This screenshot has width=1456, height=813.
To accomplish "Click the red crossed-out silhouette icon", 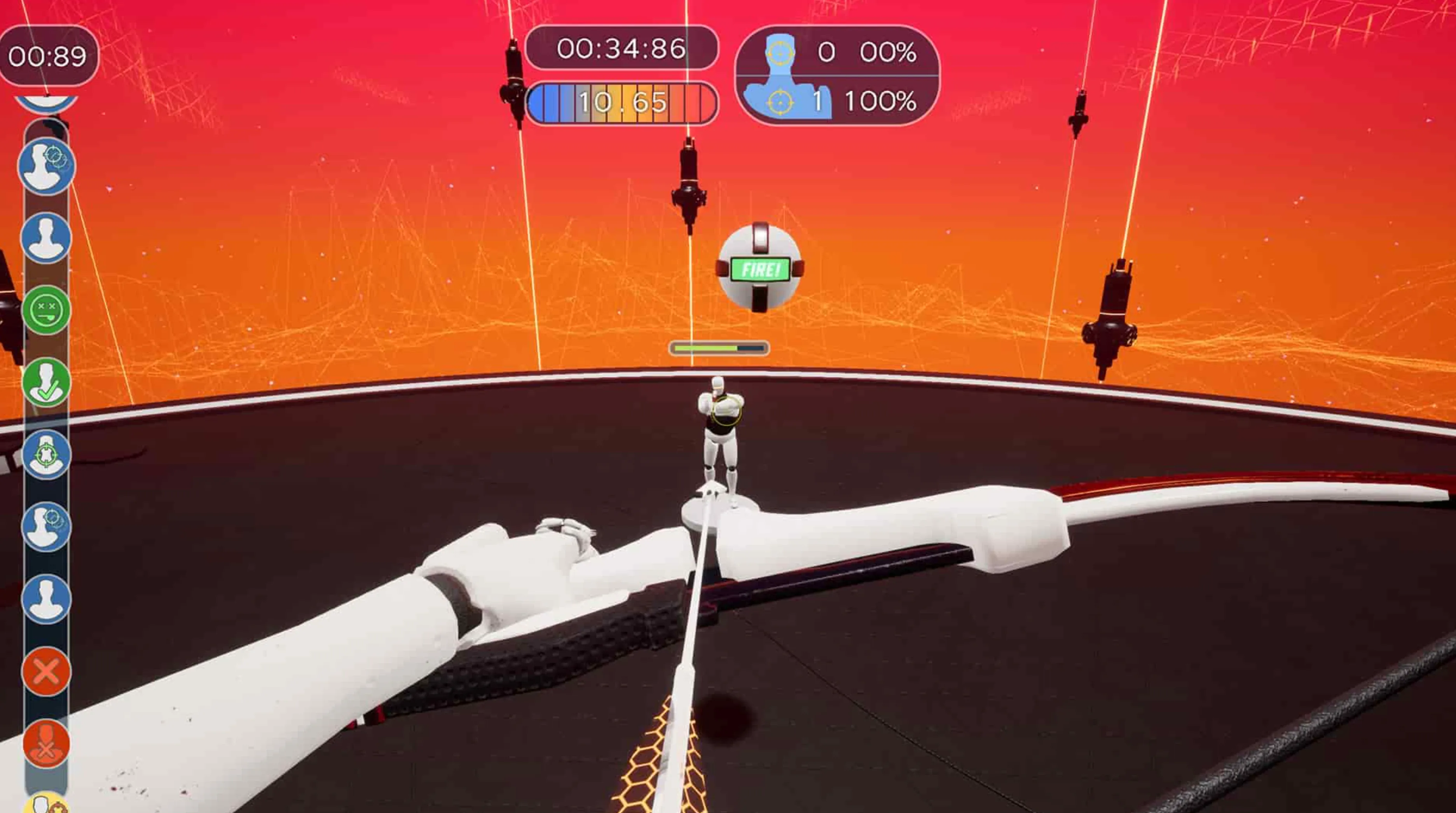I will coord(46,744).
